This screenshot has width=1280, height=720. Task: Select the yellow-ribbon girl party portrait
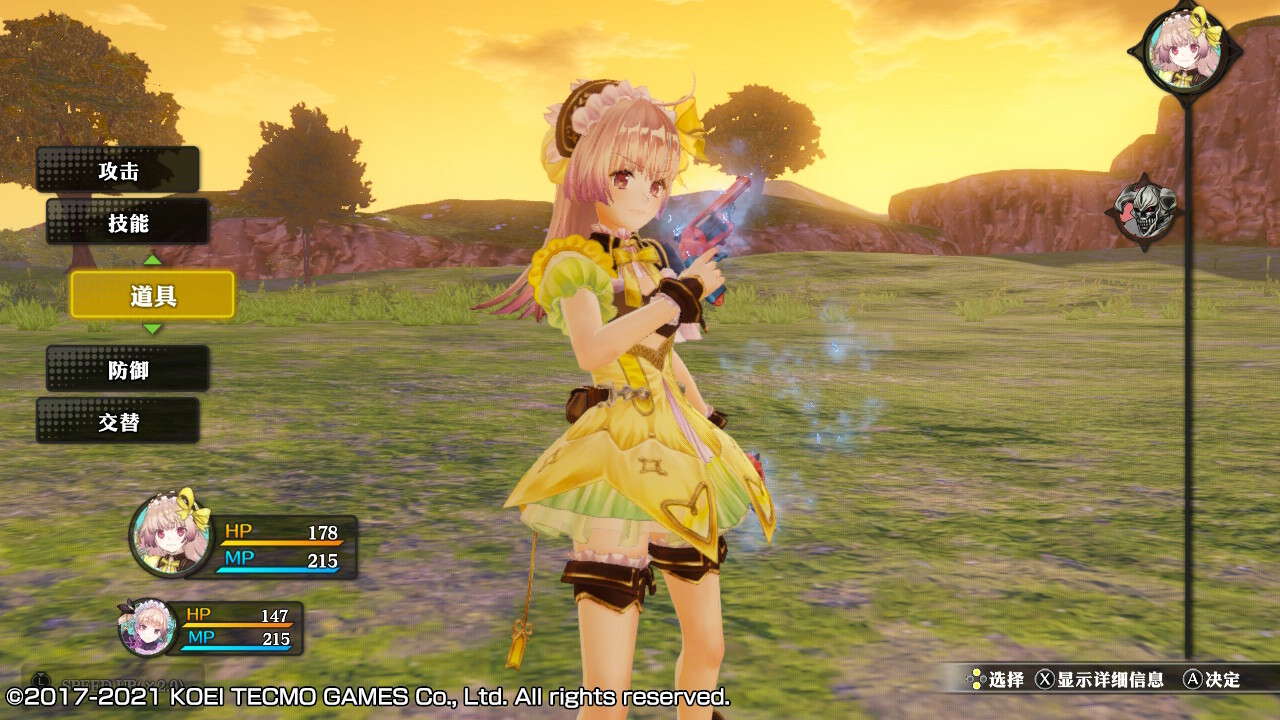pos(171,536)
